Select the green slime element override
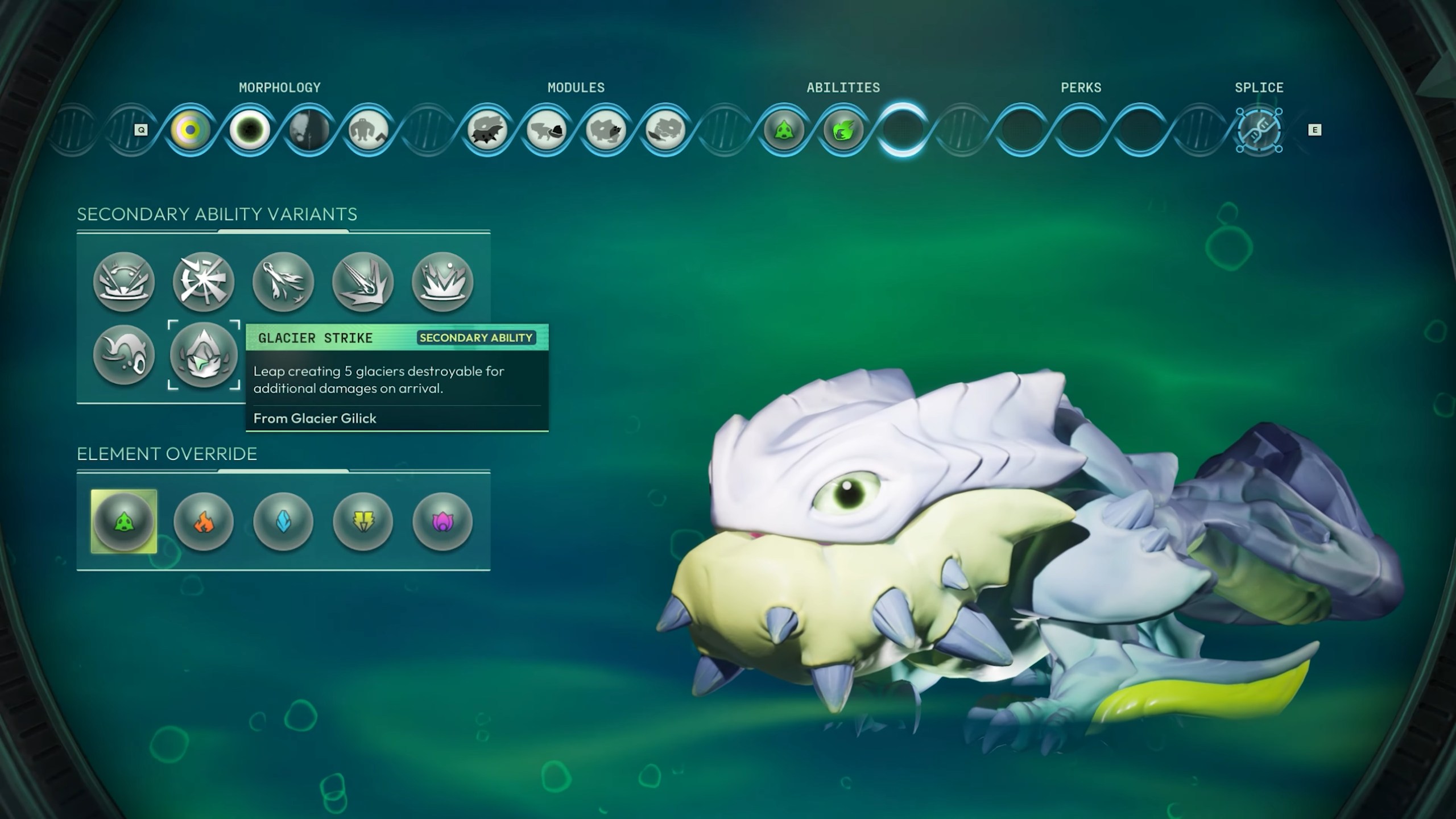Screen dimensions: 1456x819 coord(124,521)
